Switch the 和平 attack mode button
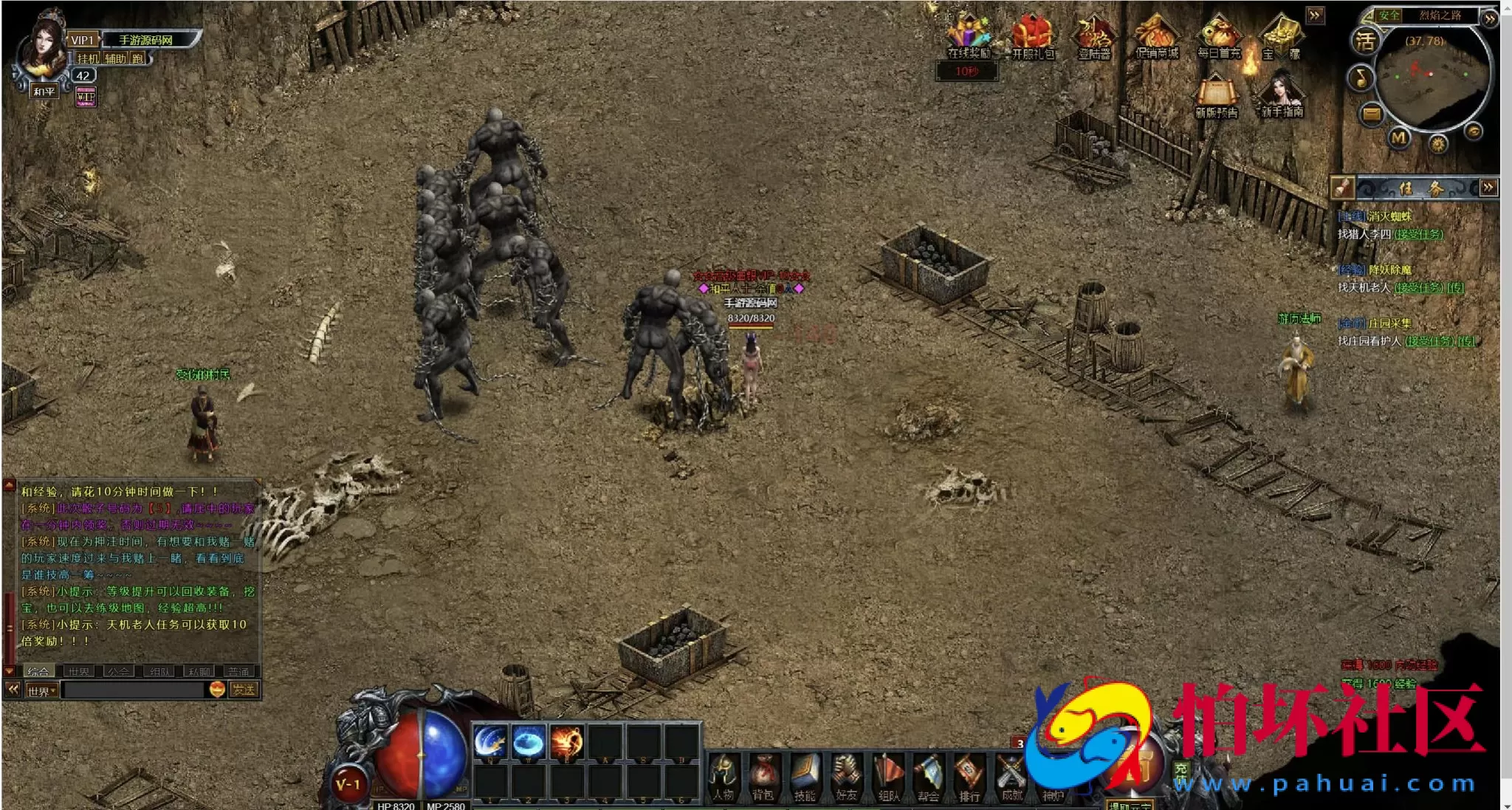 click(44, 92)
